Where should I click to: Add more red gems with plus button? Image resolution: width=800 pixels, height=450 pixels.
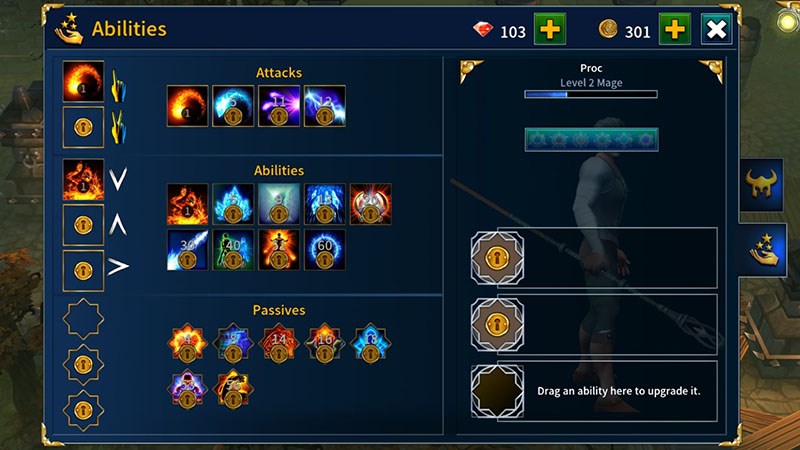549,30
